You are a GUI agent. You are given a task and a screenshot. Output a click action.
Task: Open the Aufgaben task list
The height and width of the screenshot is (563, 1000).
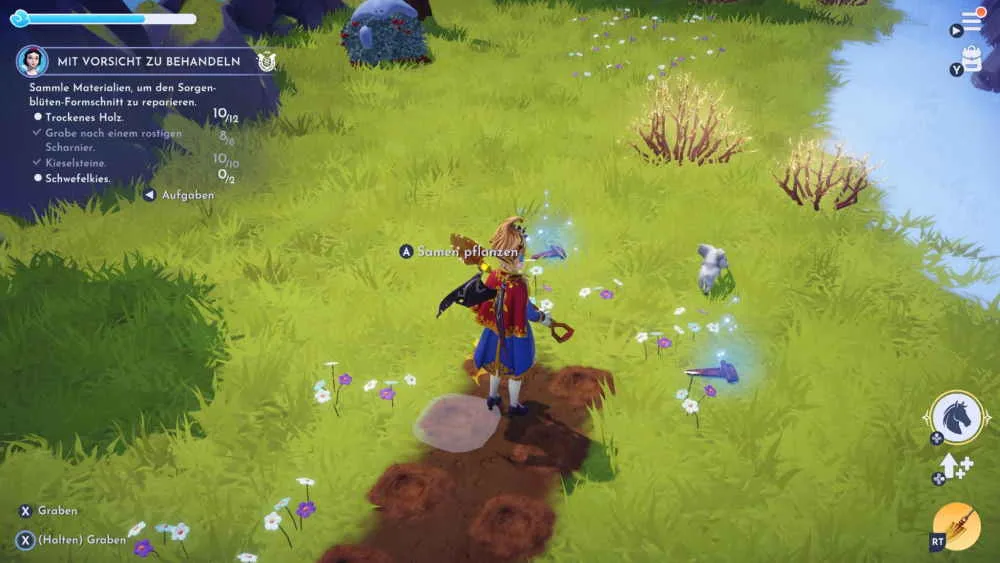tap(186, 195)
